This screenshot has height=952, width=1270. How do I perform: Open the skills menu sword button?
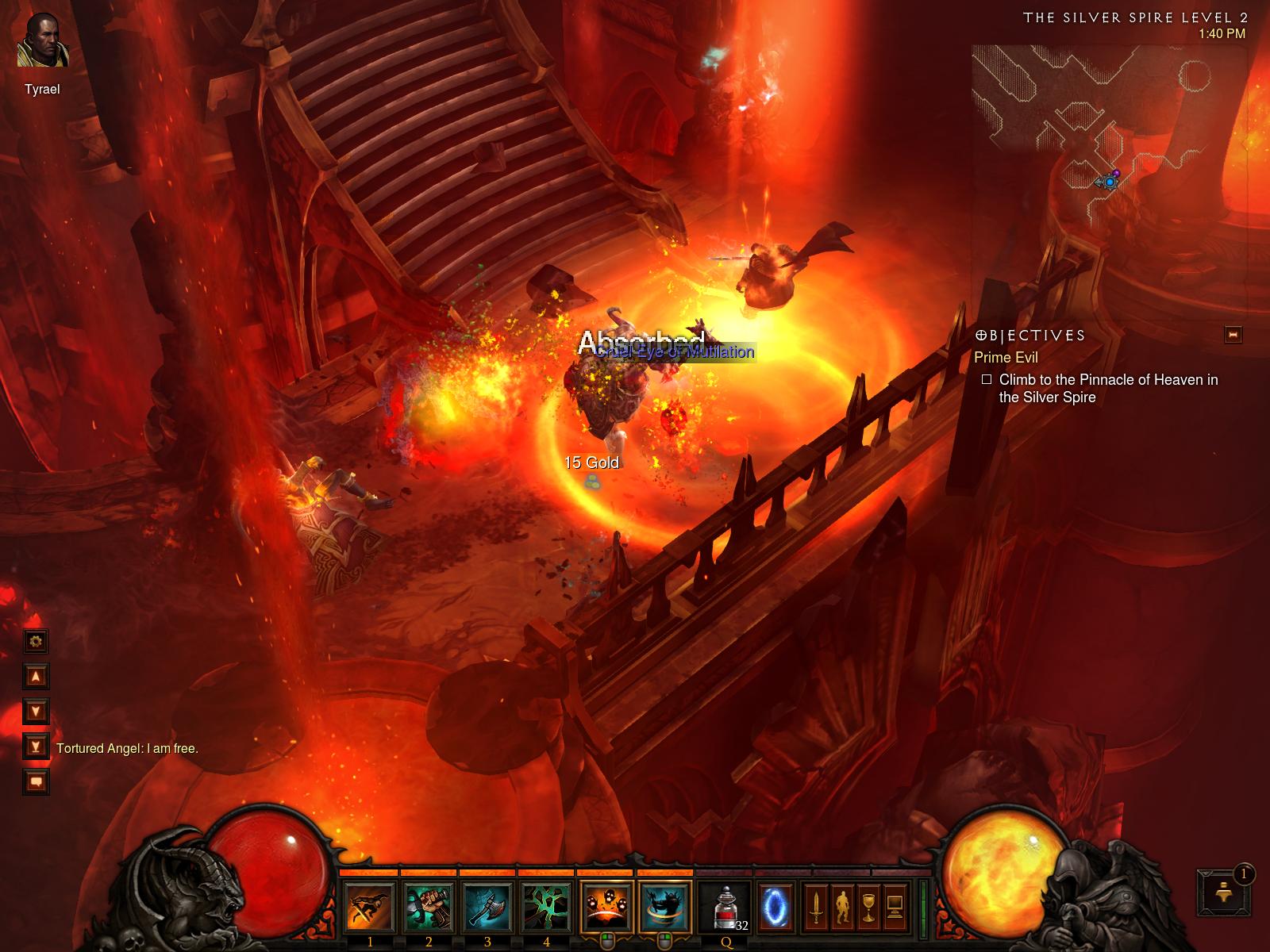[x=815, y=907]
